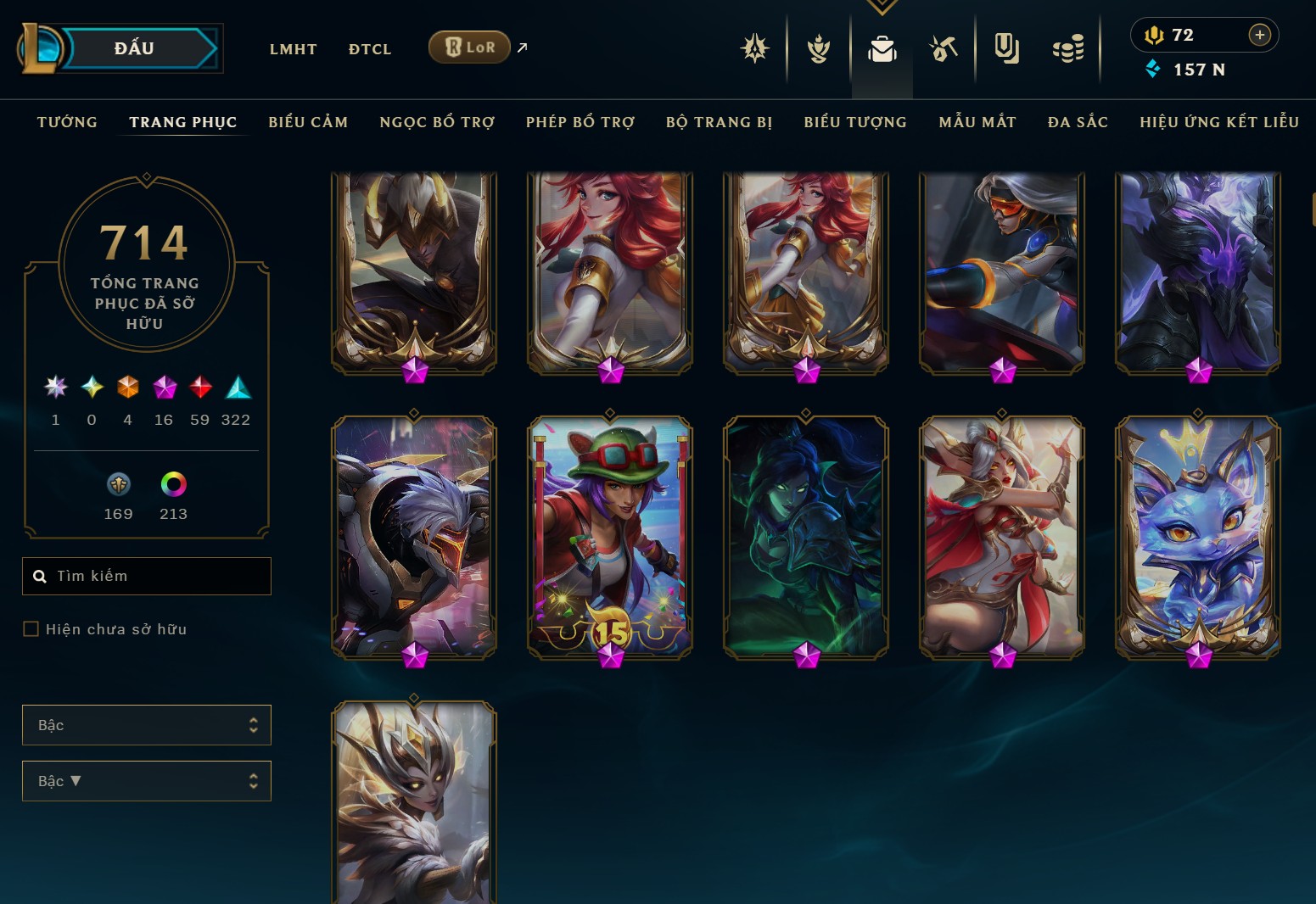Open the store coins icon

click(1068, 48)
